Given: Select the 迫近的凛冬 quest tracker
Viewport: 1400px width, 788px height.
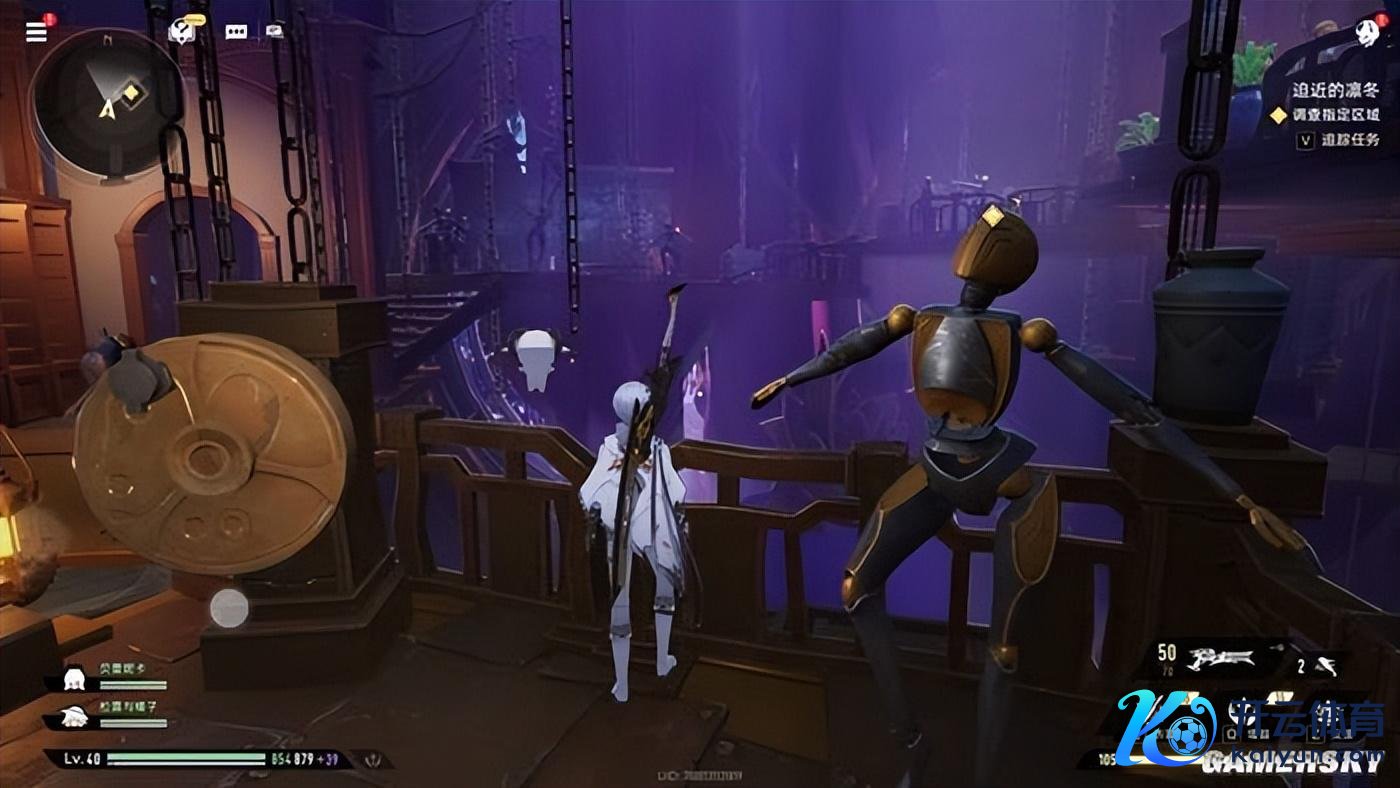Looking at the screenshot, I should pos(1334,91).
